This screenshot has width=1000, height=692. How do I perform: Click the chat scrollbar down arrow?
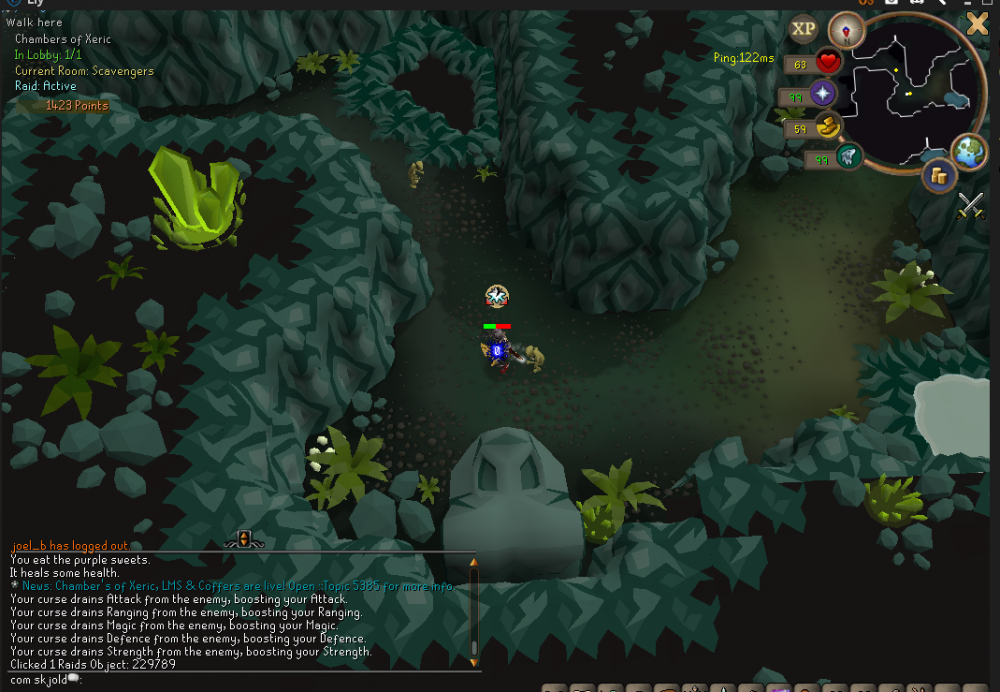(x=474, y=661)
